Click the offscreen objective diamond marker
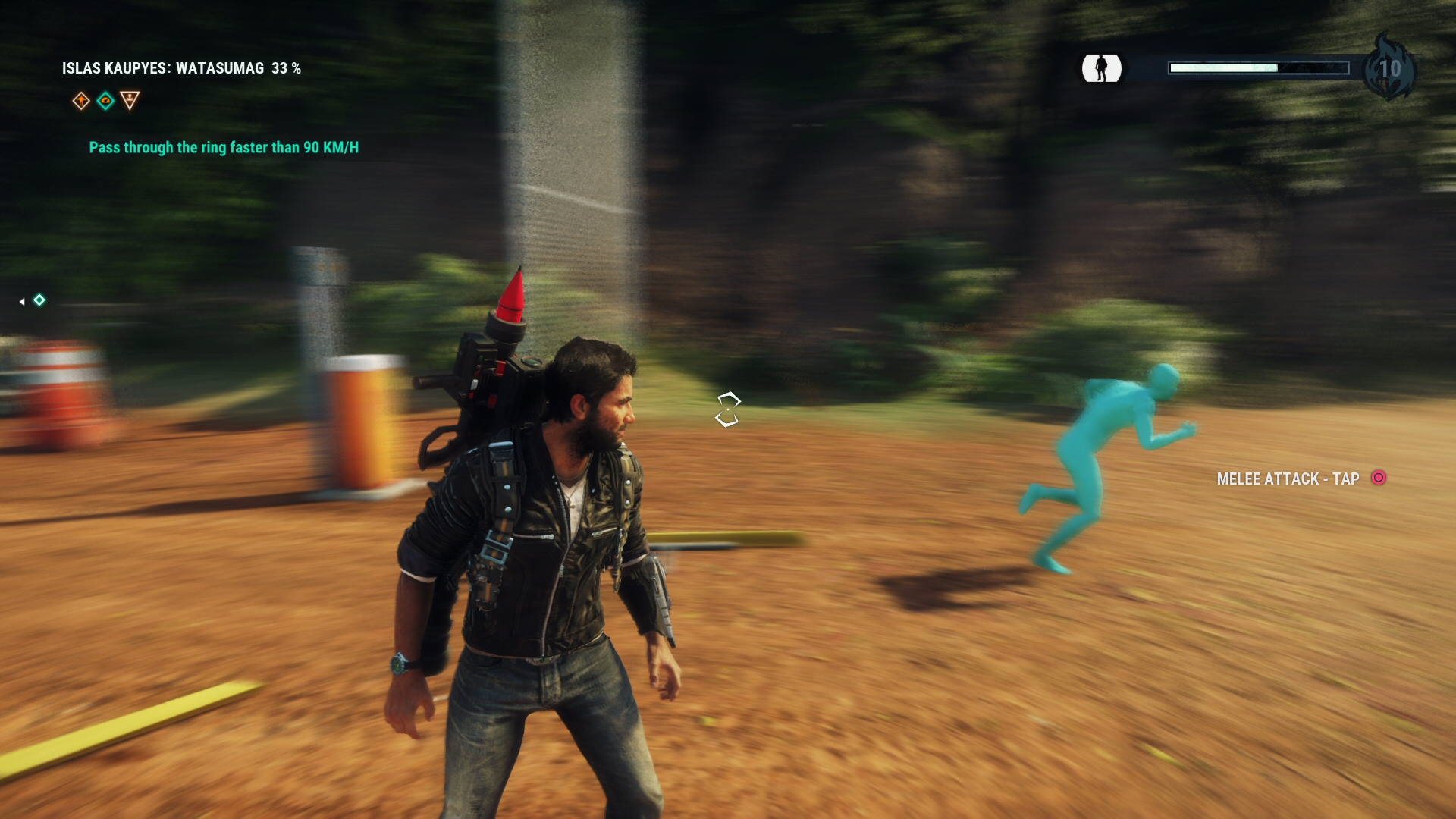Image resolution: width=1456 pixels, height=819 pixels. [39, 300]
